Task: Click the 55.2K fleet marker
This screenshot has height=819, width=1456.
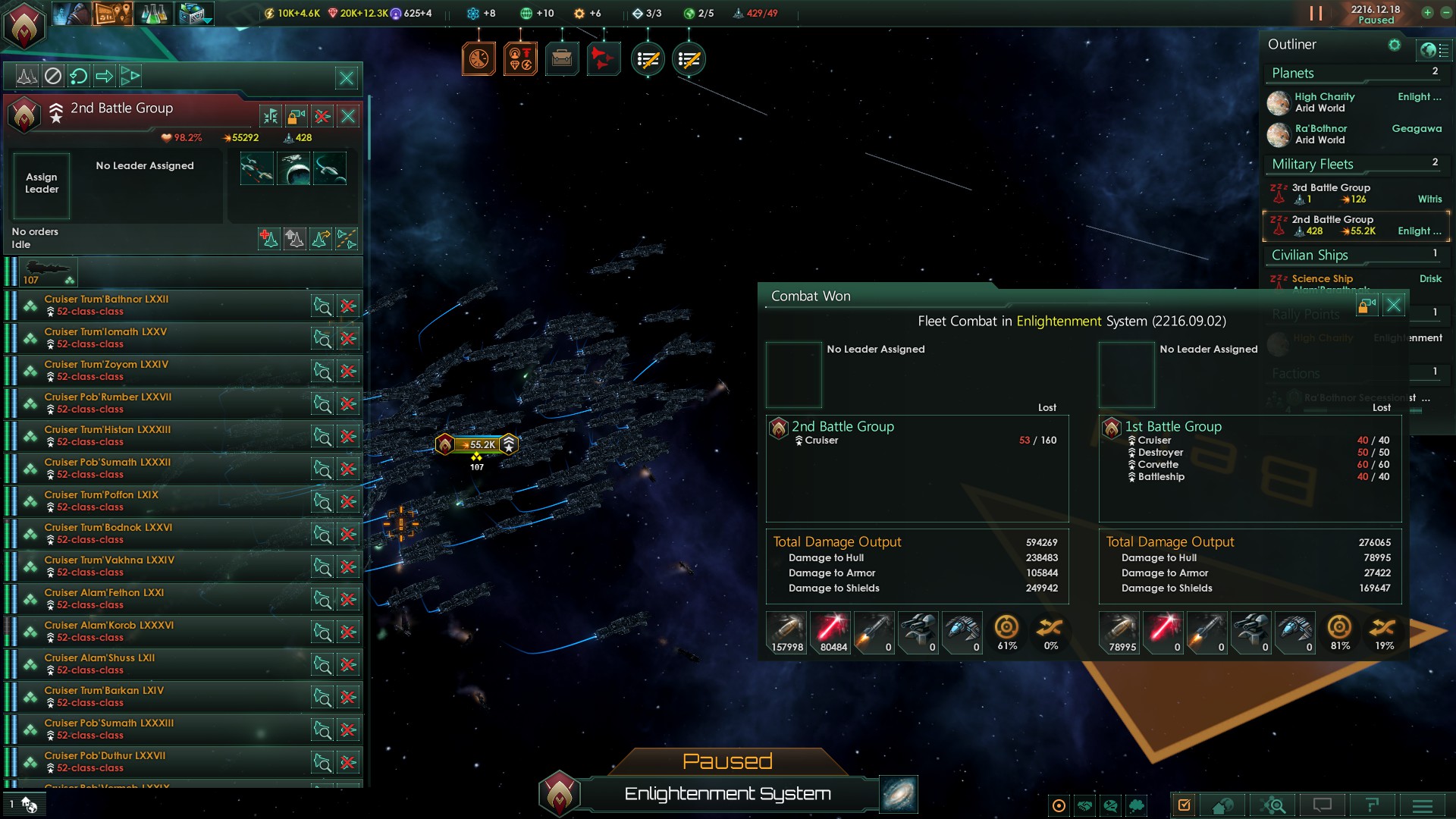Action: point(478,444)
